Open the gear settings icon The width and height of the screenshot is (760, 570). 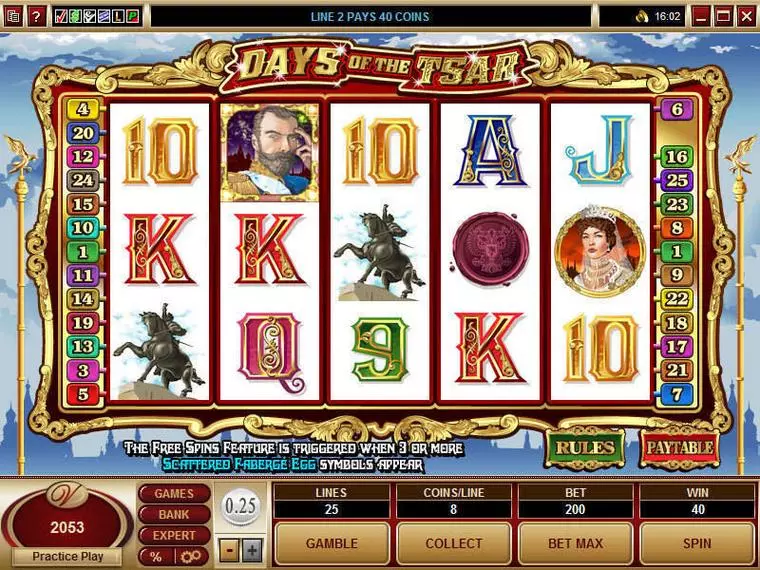click(x=190, y=556)
